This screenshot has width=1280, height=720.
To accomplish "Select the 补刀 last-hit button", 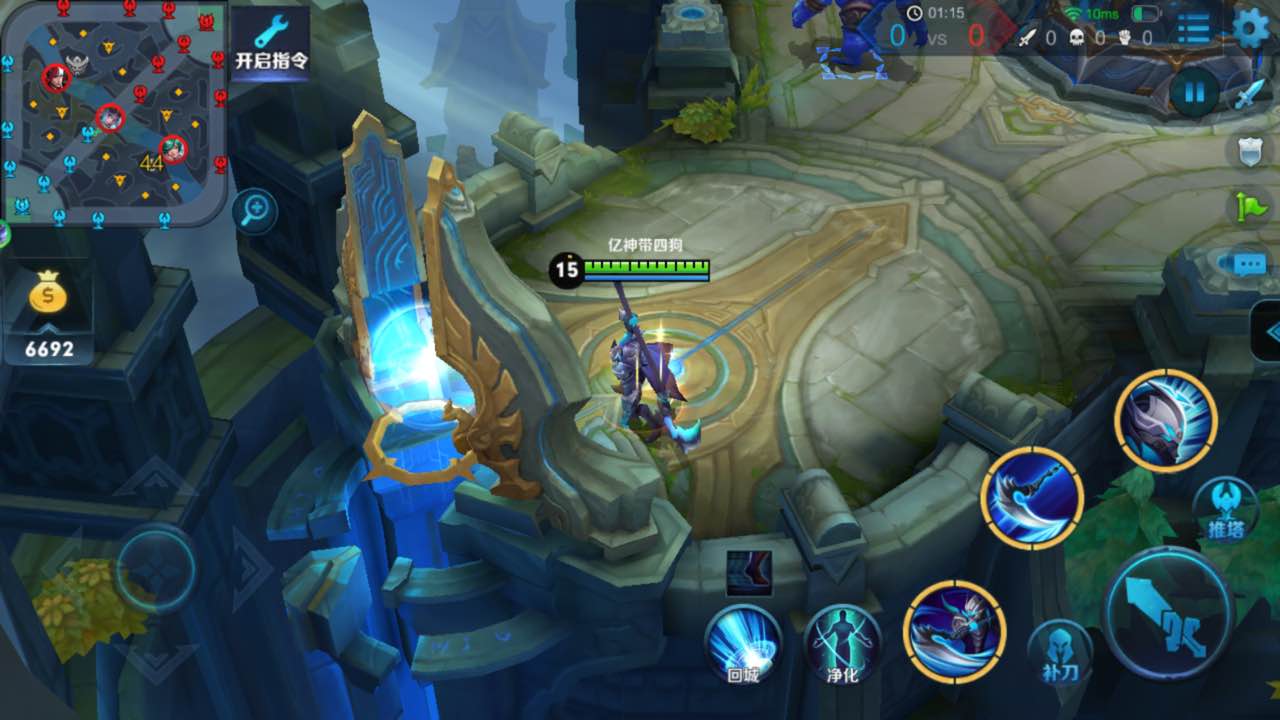I will (x=1059, y=652).
